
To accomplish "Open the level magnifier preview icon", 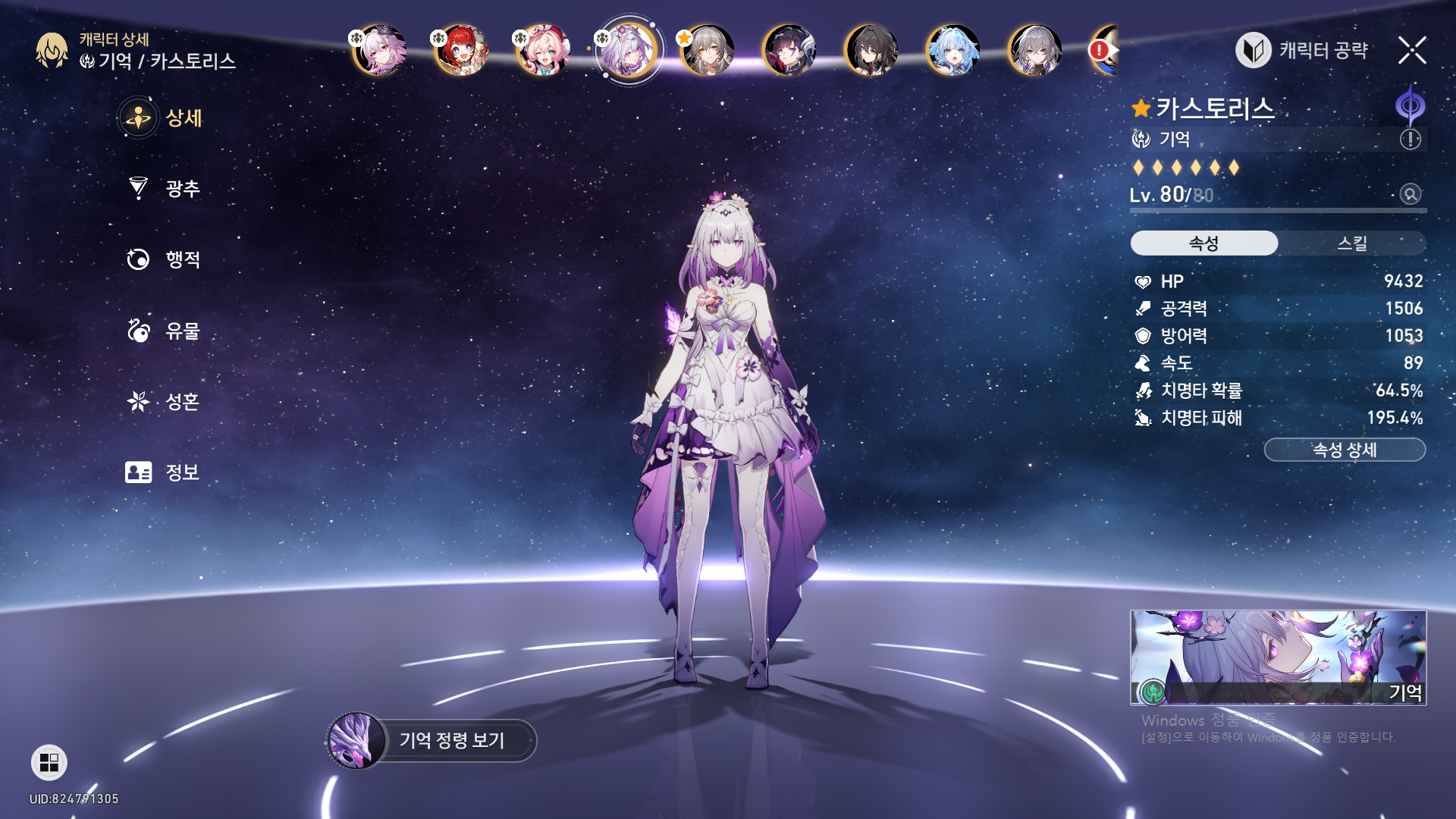I will [1410, 194].
